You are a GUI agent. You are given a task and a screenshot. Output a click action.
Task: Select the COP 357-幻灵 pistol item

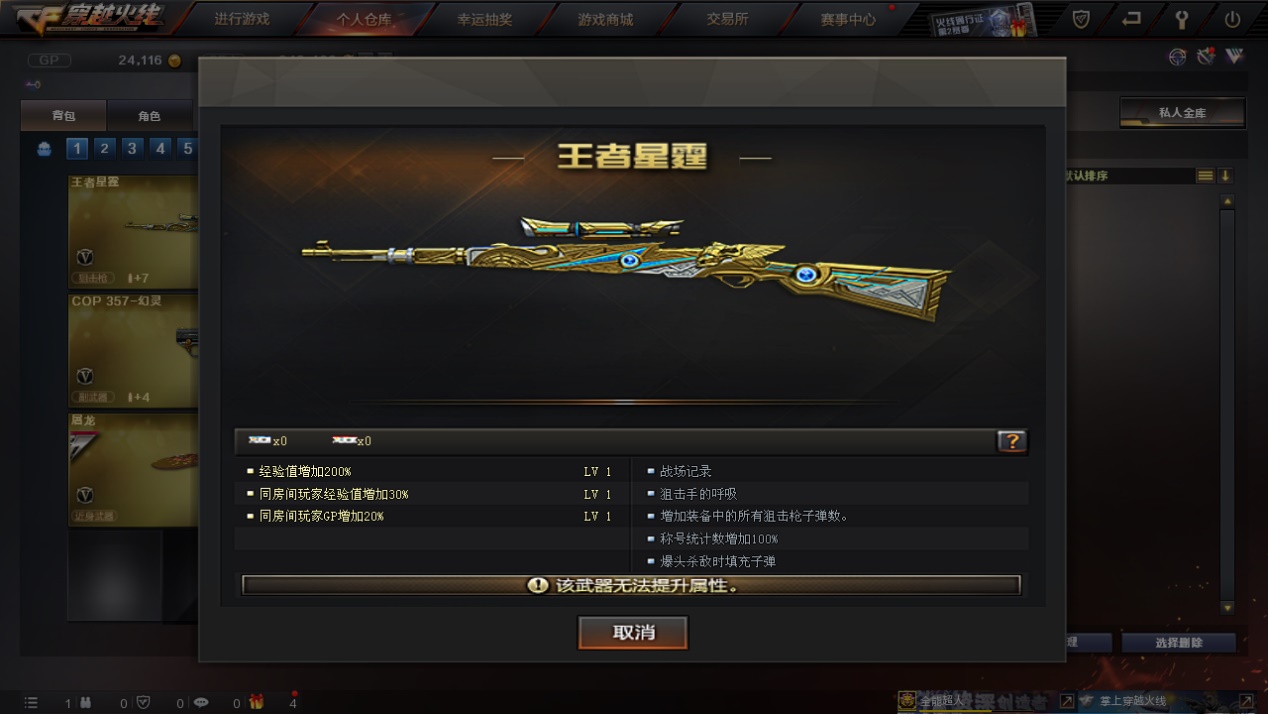[132, 350]
